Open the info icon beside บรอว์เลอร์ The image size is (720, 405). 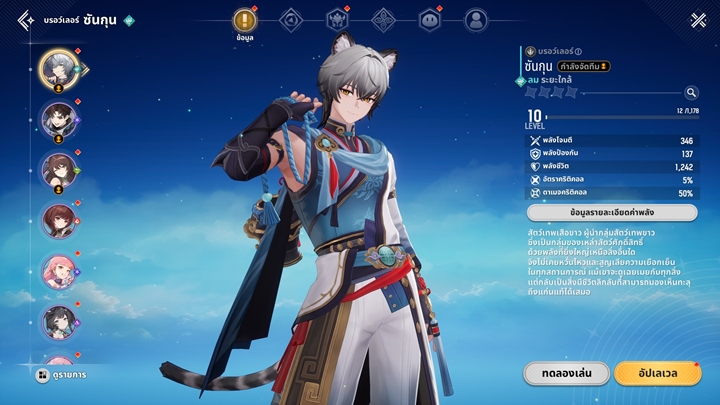pyautogui.click(x=579, y=52)
